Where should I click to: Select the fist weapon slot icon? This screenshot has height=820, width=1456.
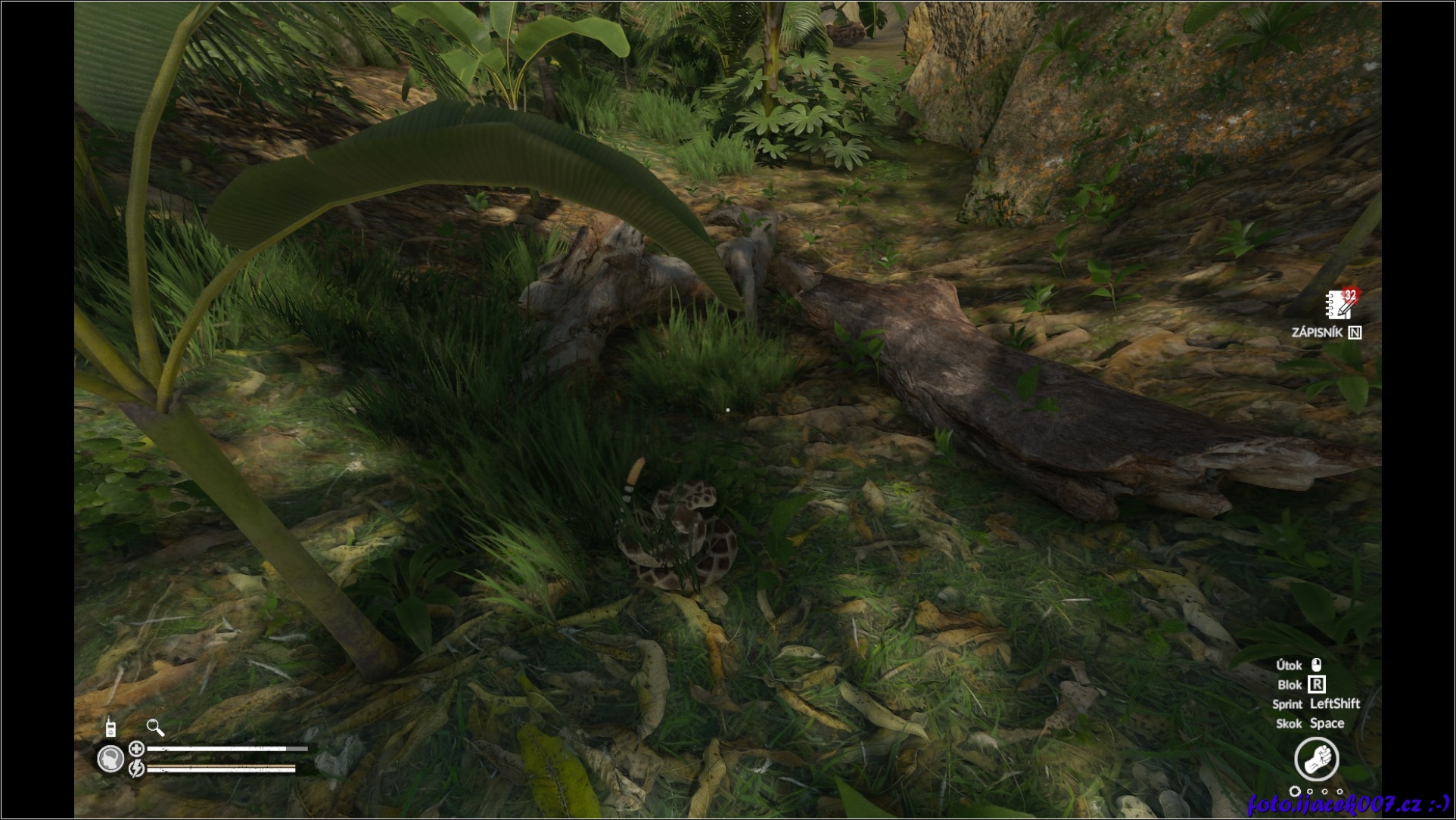[x=1316, y=759]
